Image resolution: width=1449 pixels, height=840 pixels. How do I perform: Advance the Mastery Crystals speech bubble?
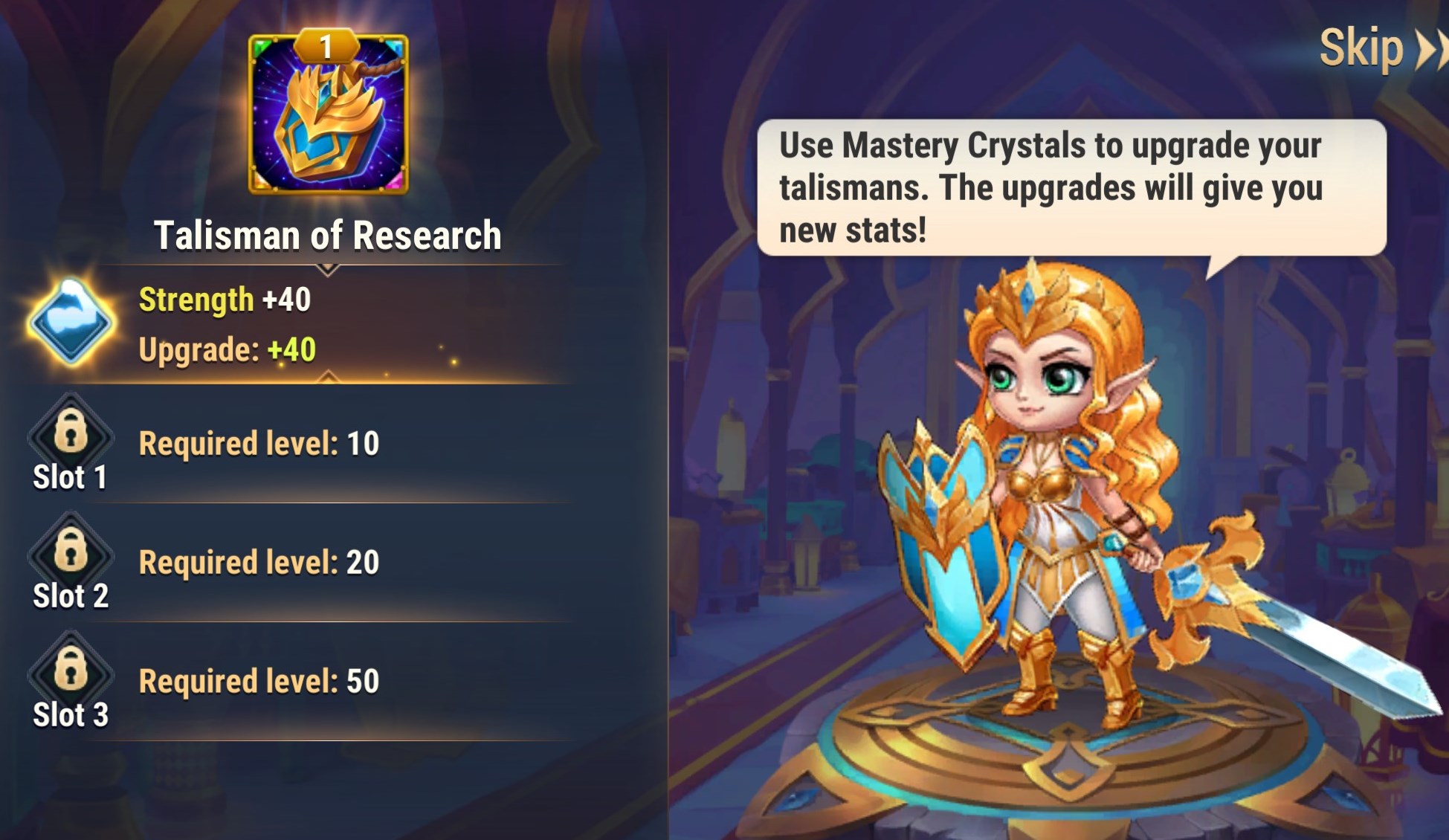pos(1071,187)
